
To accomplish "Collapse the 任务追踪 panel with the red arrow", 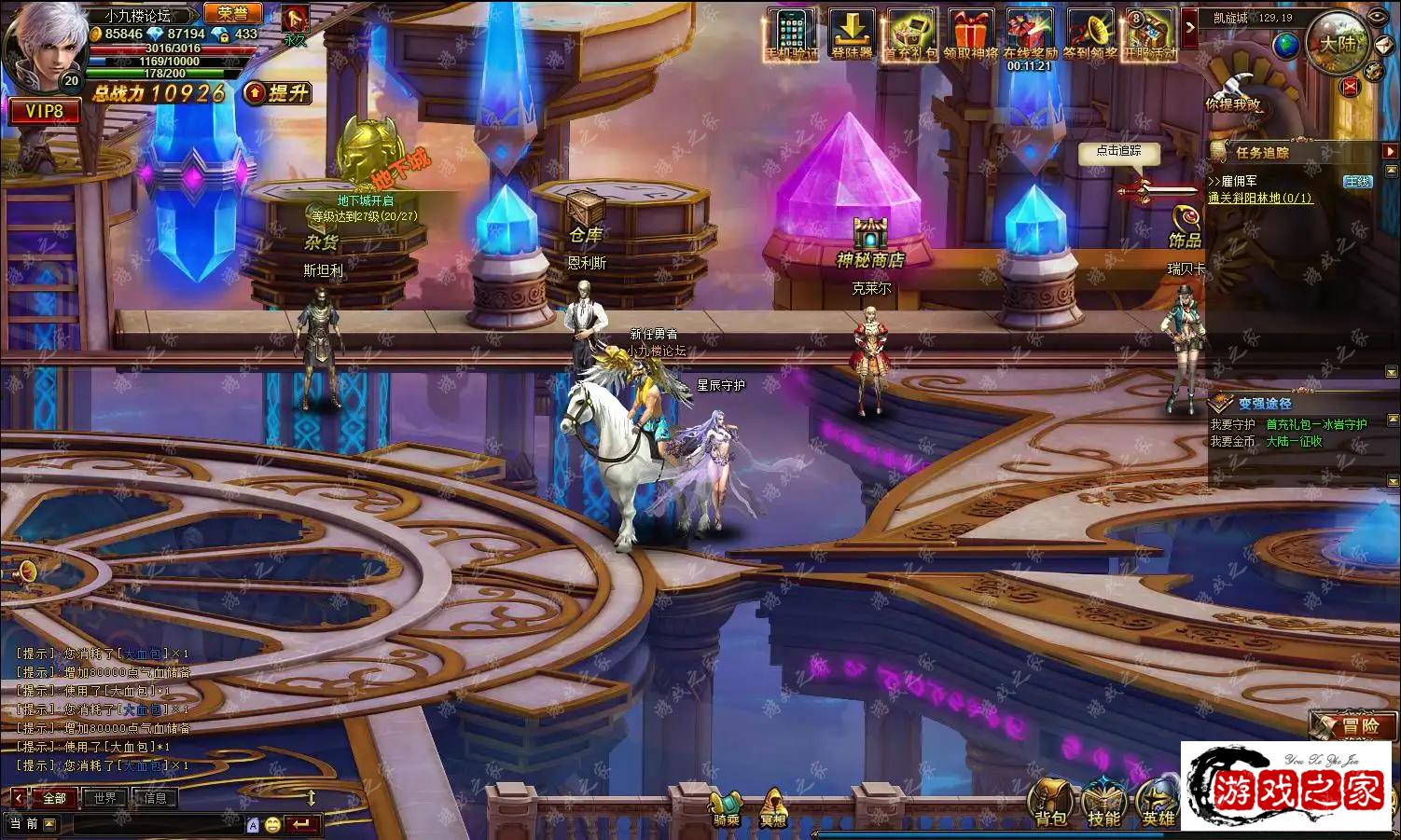I will click(x=1390, y=151).
